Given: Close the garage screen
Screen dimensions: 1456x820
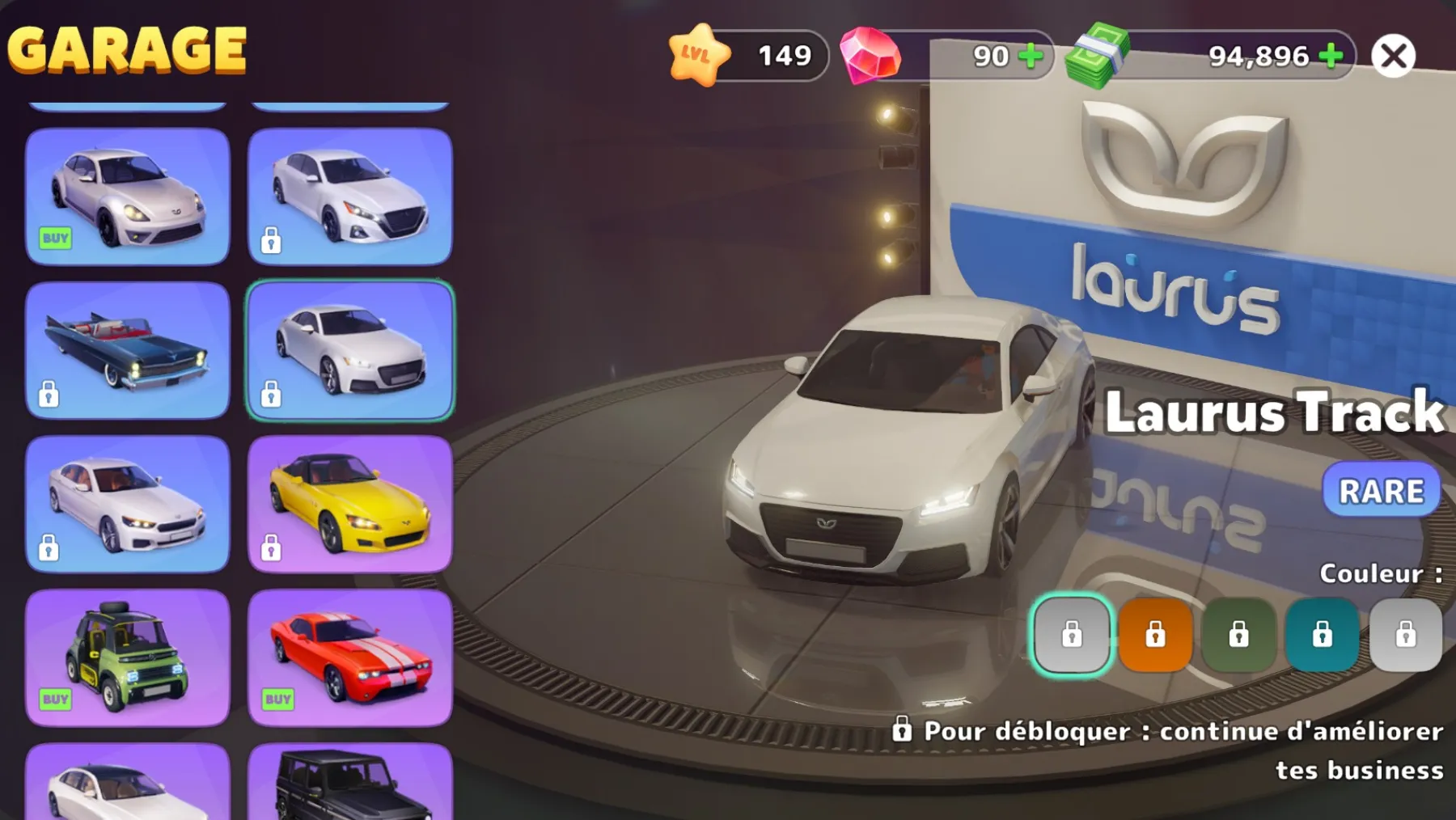Looking at the screenshot, I should pos(1393,56).
